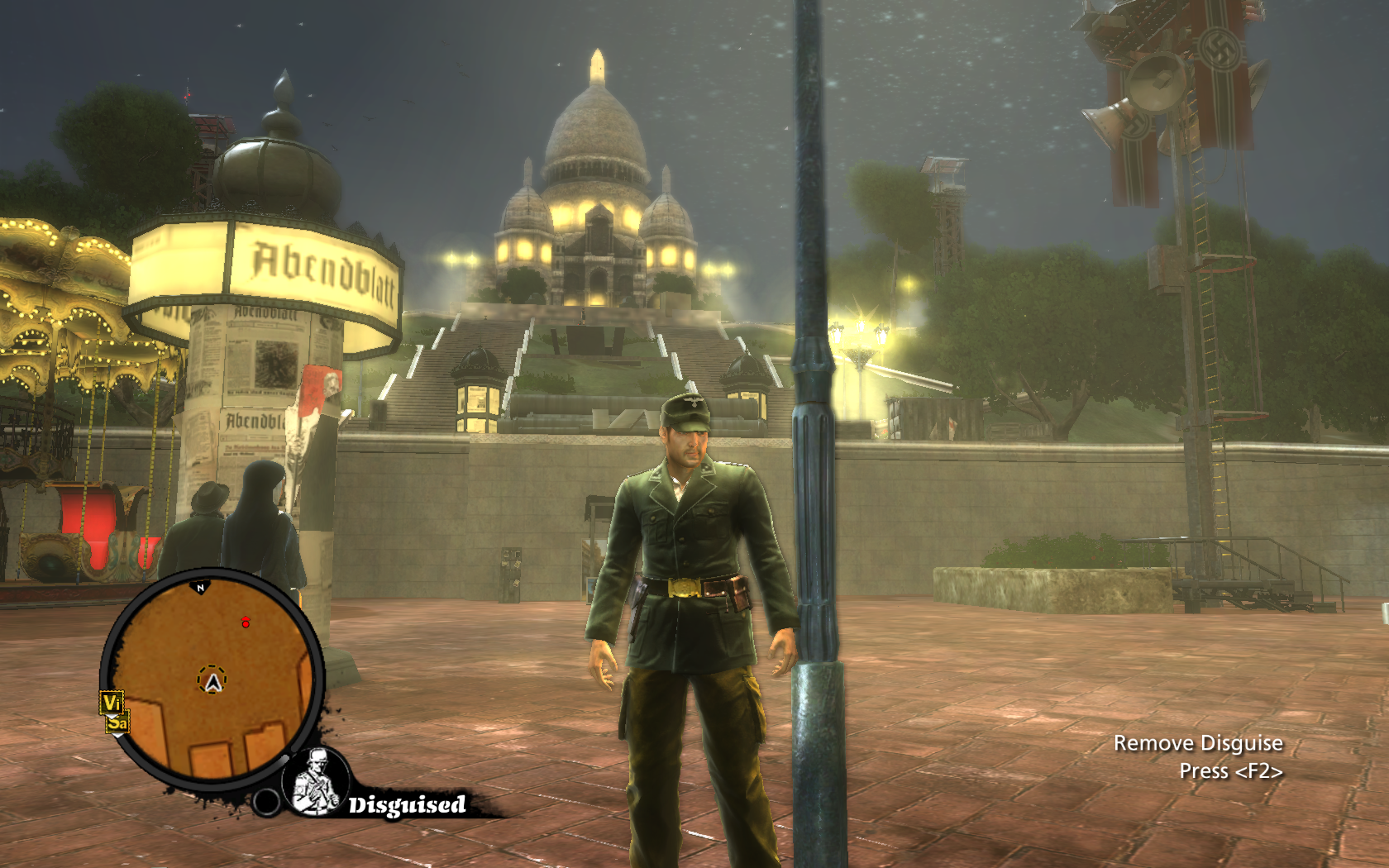Select the yellow Sa marker on the minimap
Screen dimensions: 1389x868
click(x=117, y=723)
